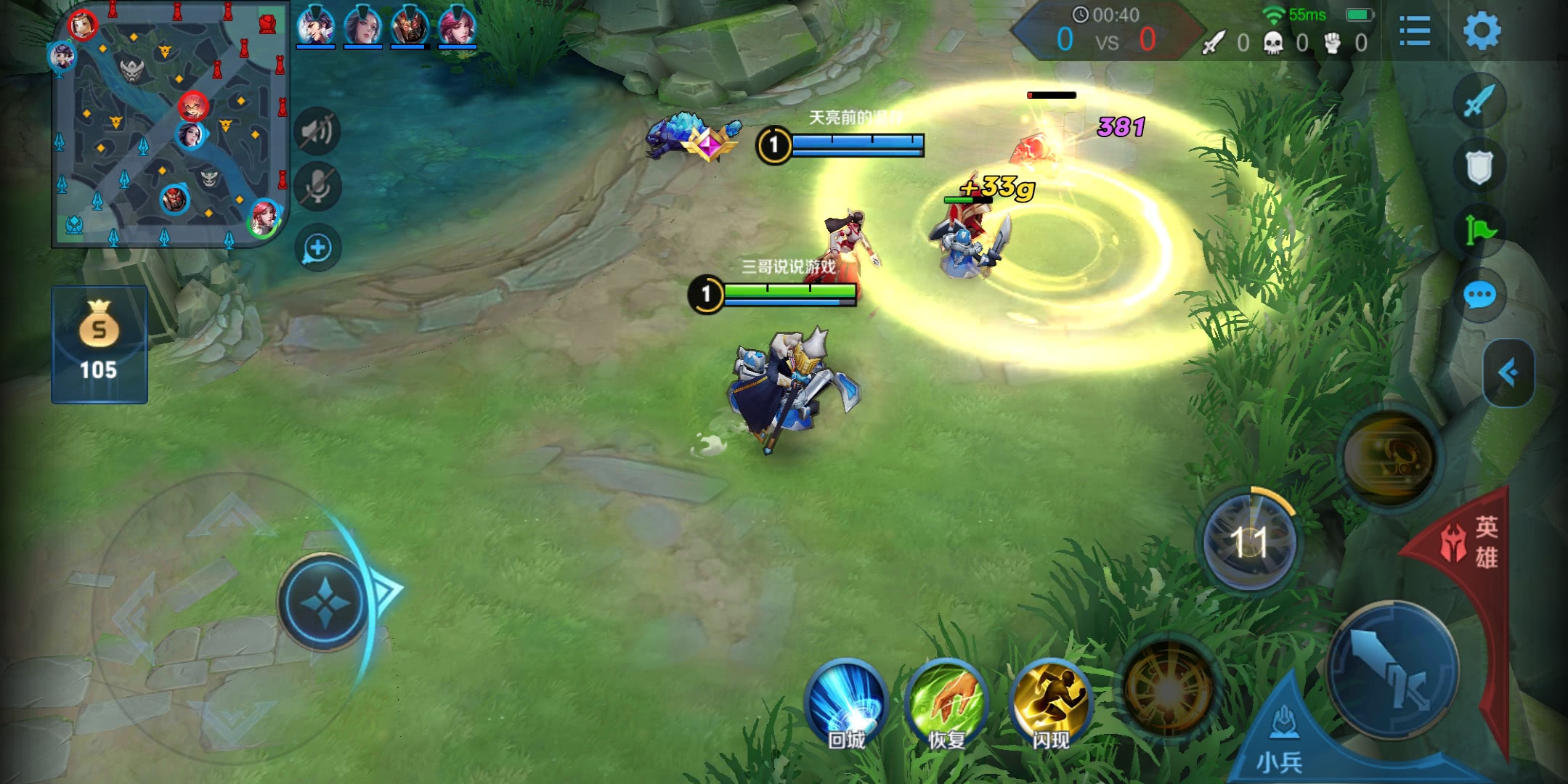1568x784 pixels.
Task: Open the minimap
Action: 171,125
